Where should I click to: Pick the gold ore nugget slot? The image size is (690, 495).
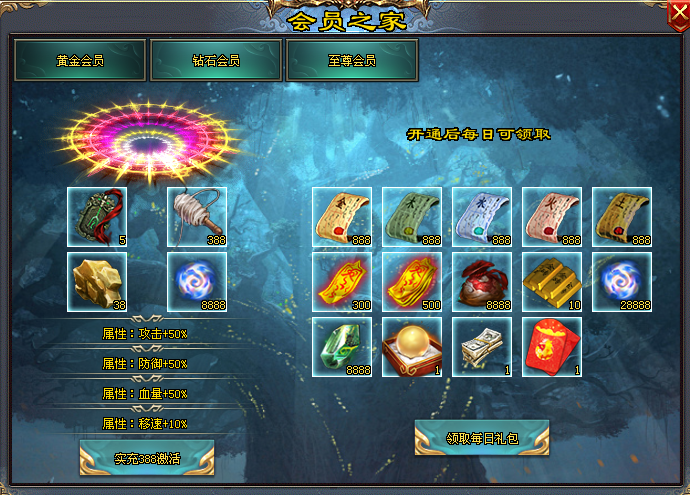(x=97, y=282)
